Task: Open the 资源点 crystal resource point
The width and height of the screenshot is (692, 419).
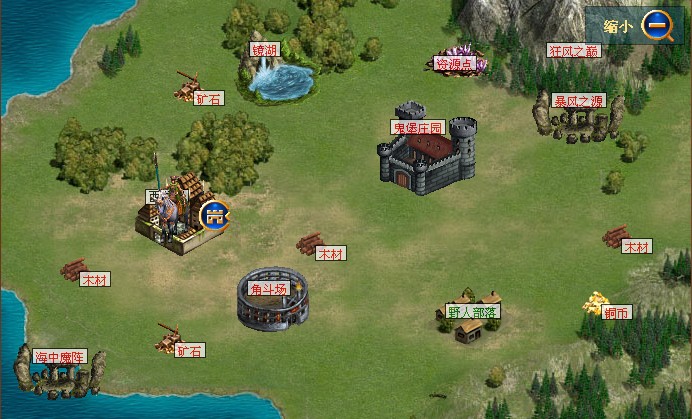Action: tap(458, 64)
